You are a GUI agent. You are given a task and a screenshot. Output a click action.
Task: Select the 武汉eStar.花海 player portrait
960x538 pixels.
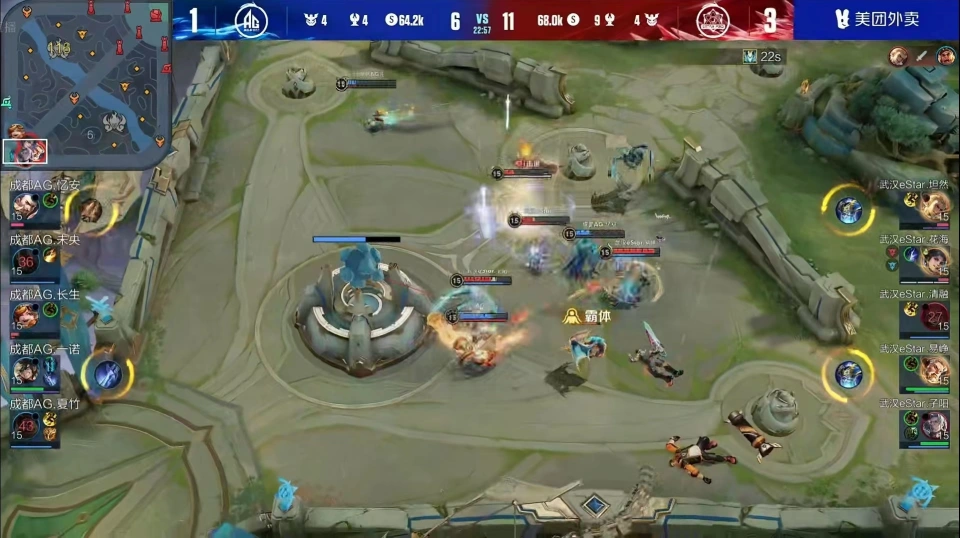click(935, 262)
